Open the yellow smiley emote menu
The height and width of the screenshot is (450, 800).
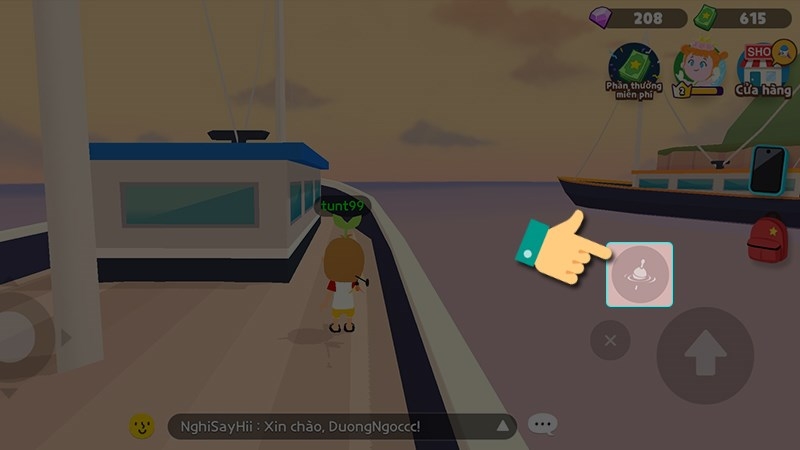click(x=142, y=426)
